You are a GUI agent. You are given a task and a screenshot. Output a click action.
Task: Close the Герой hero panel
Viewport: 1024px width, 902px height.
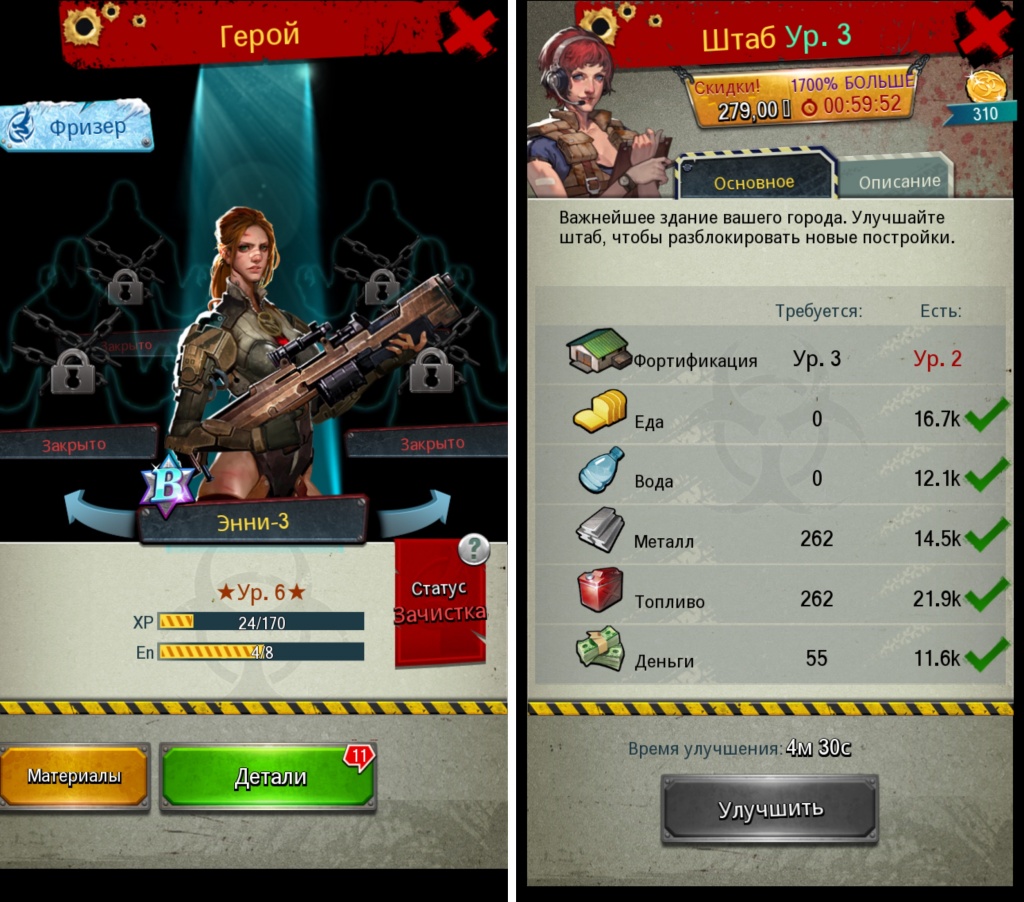(469, 33)
